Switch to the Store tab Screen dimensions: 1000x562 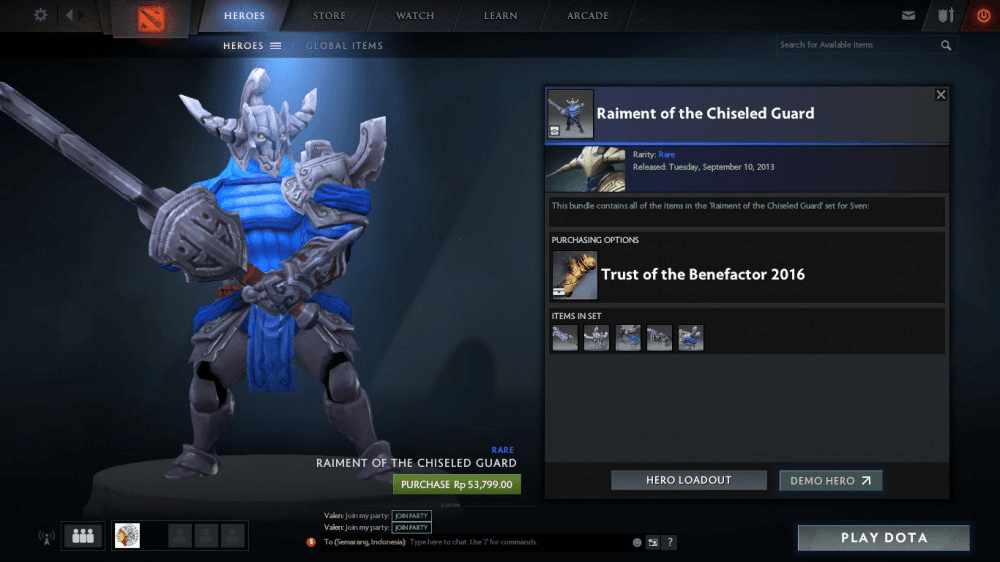(x=329, y=16)
